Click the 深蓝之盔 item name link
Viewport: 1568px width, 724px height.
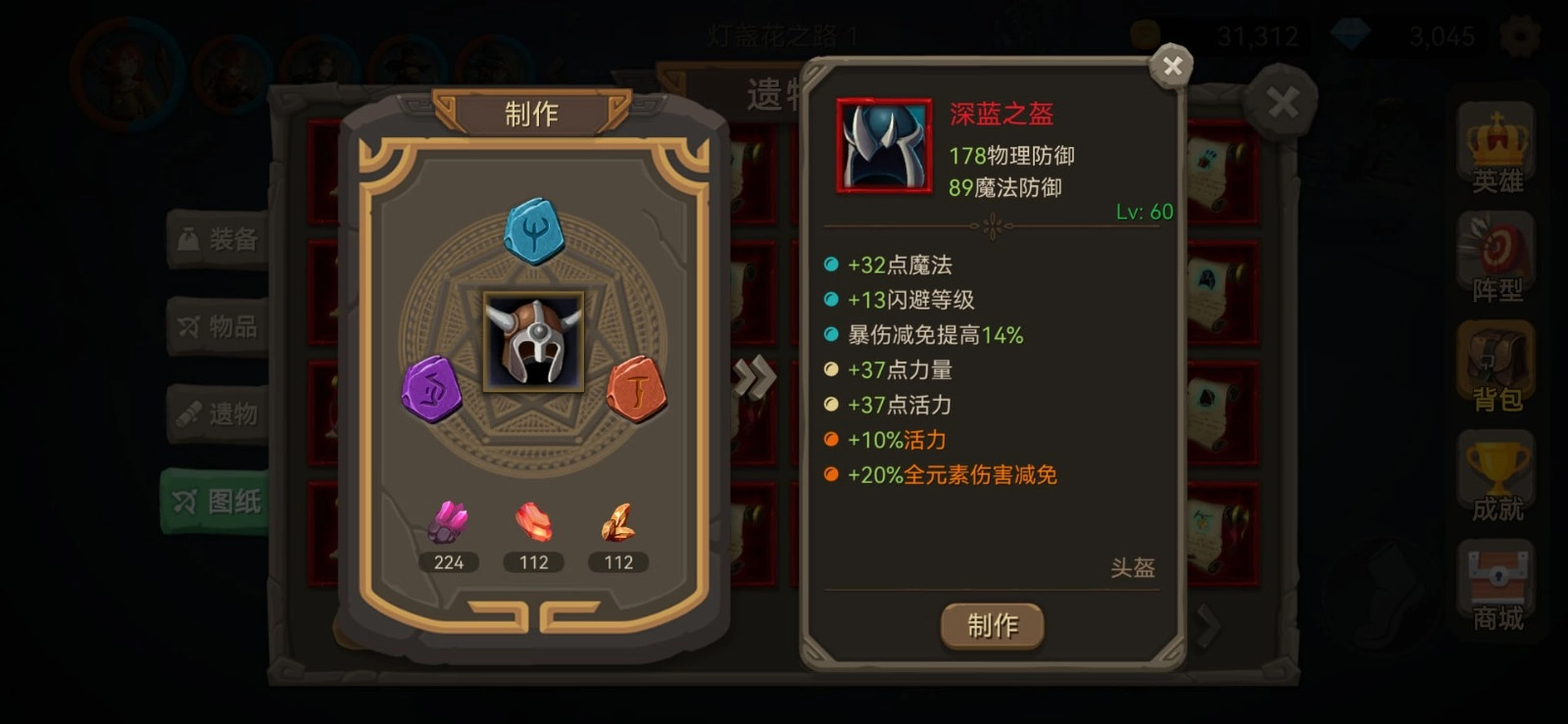(1001, 116)
